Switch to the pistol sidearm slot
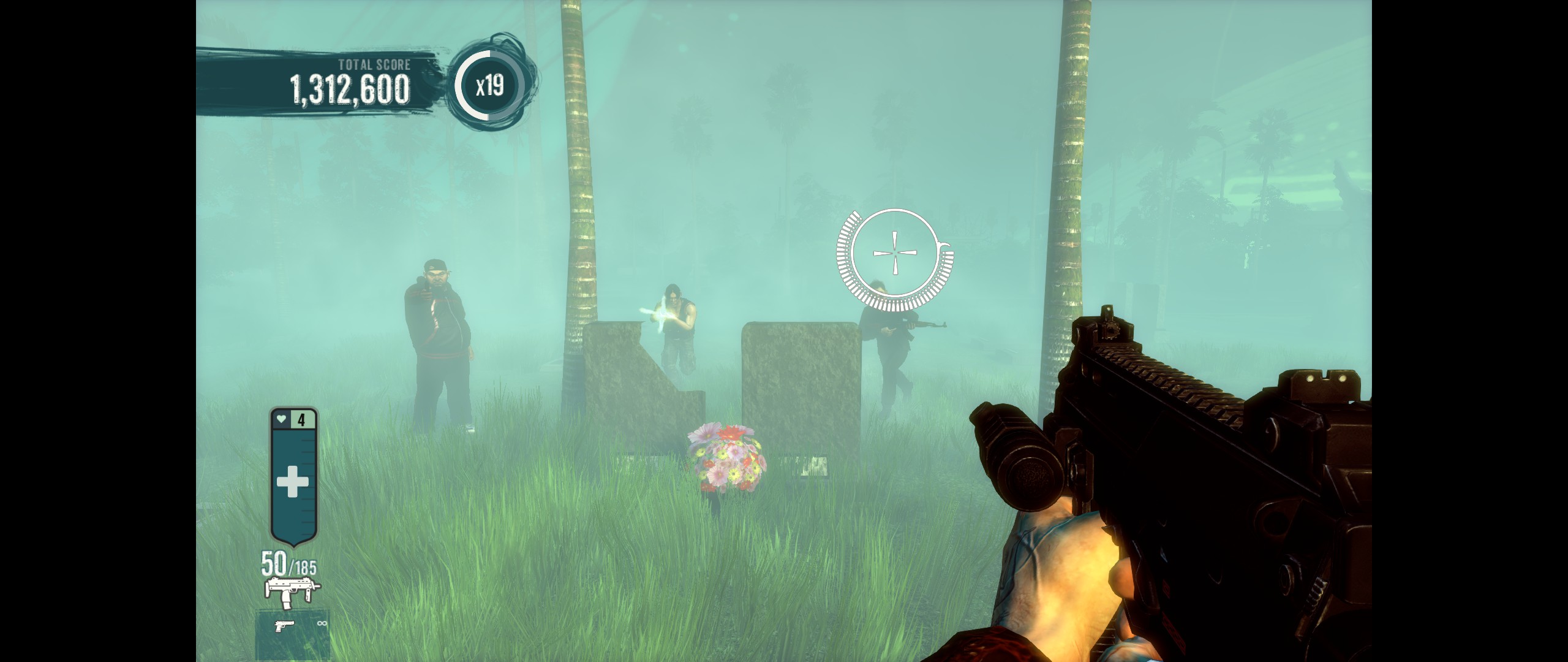1568x662 pixels. coord(285,626)
